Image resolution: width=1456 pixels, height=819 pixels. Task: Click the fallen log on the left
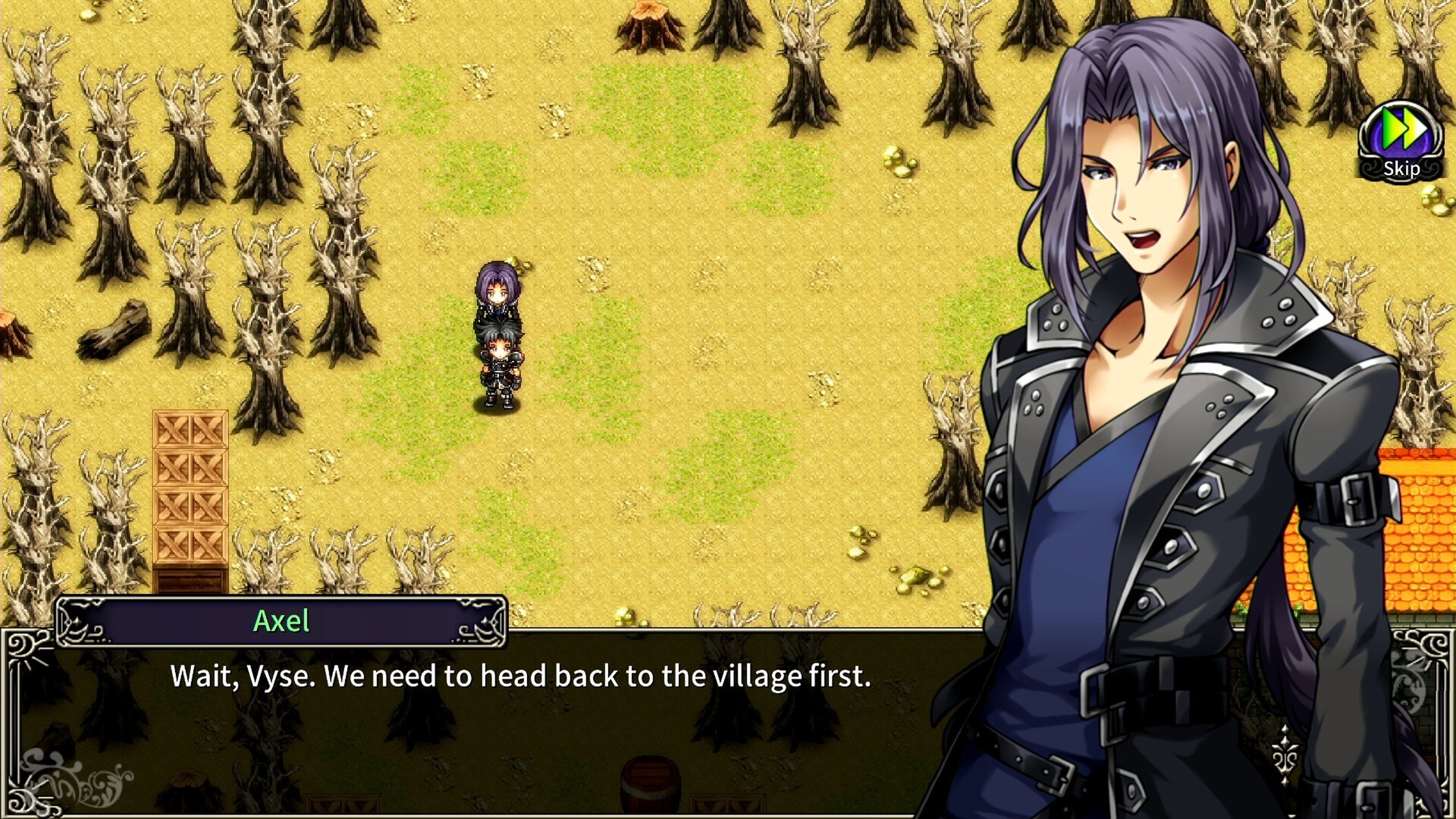tap(114, 334)
